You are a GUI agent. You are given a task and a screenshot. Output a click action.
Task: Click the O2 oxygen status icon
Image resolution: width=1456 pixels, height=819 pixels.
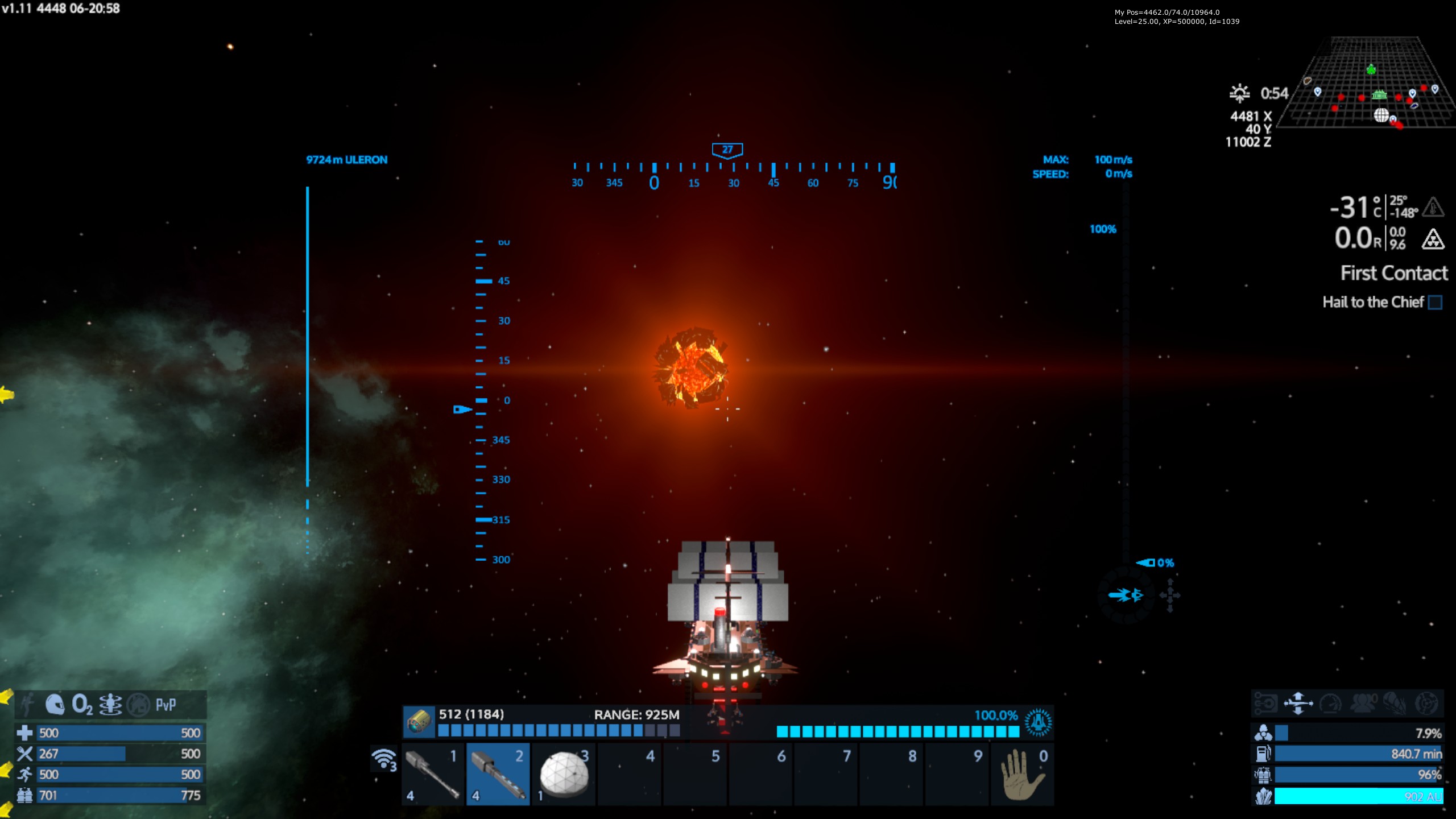(82, 705)
